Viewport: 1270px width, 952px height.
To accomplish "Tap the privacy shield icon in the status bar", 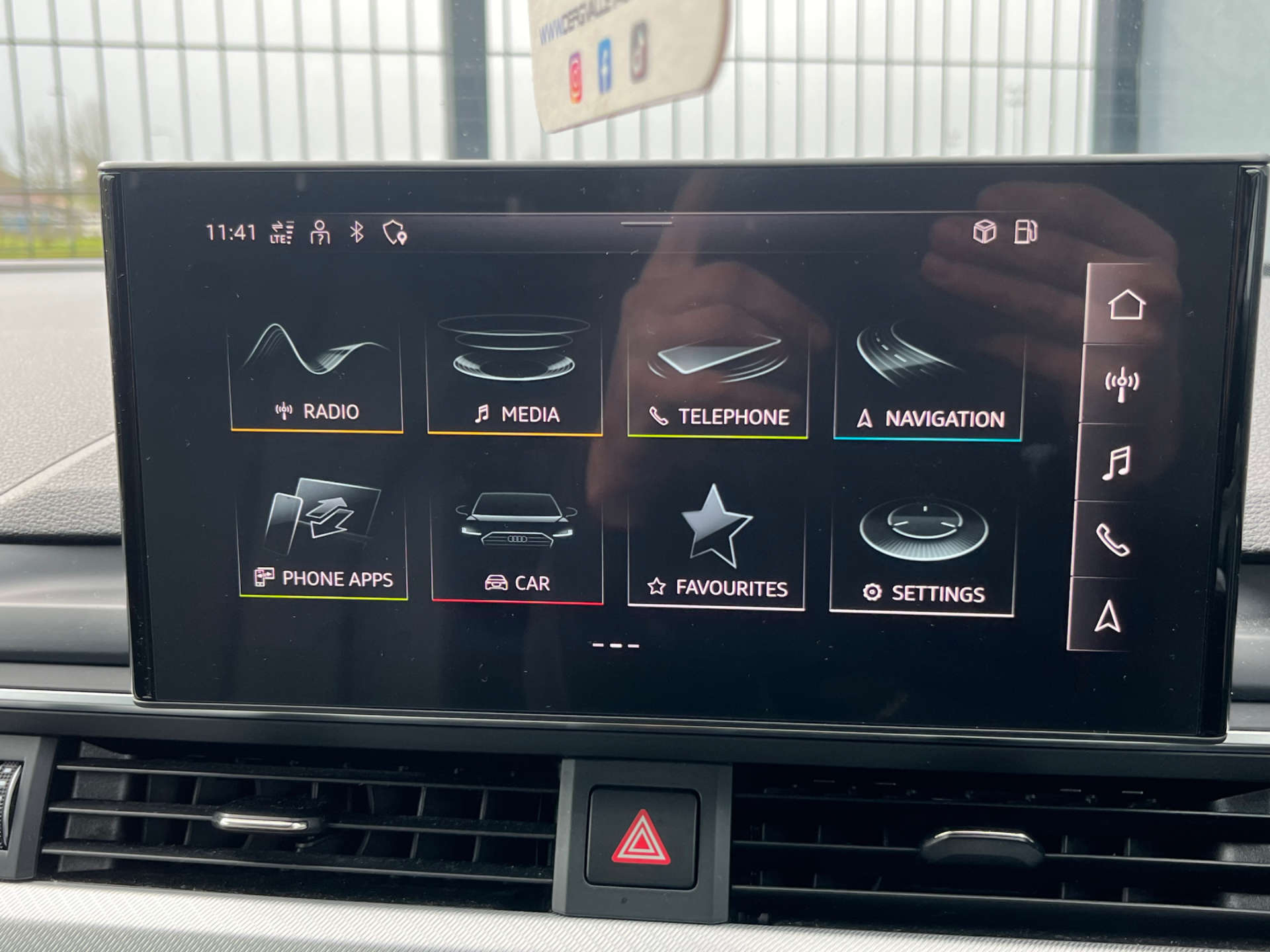I will [x=394, y=232].
